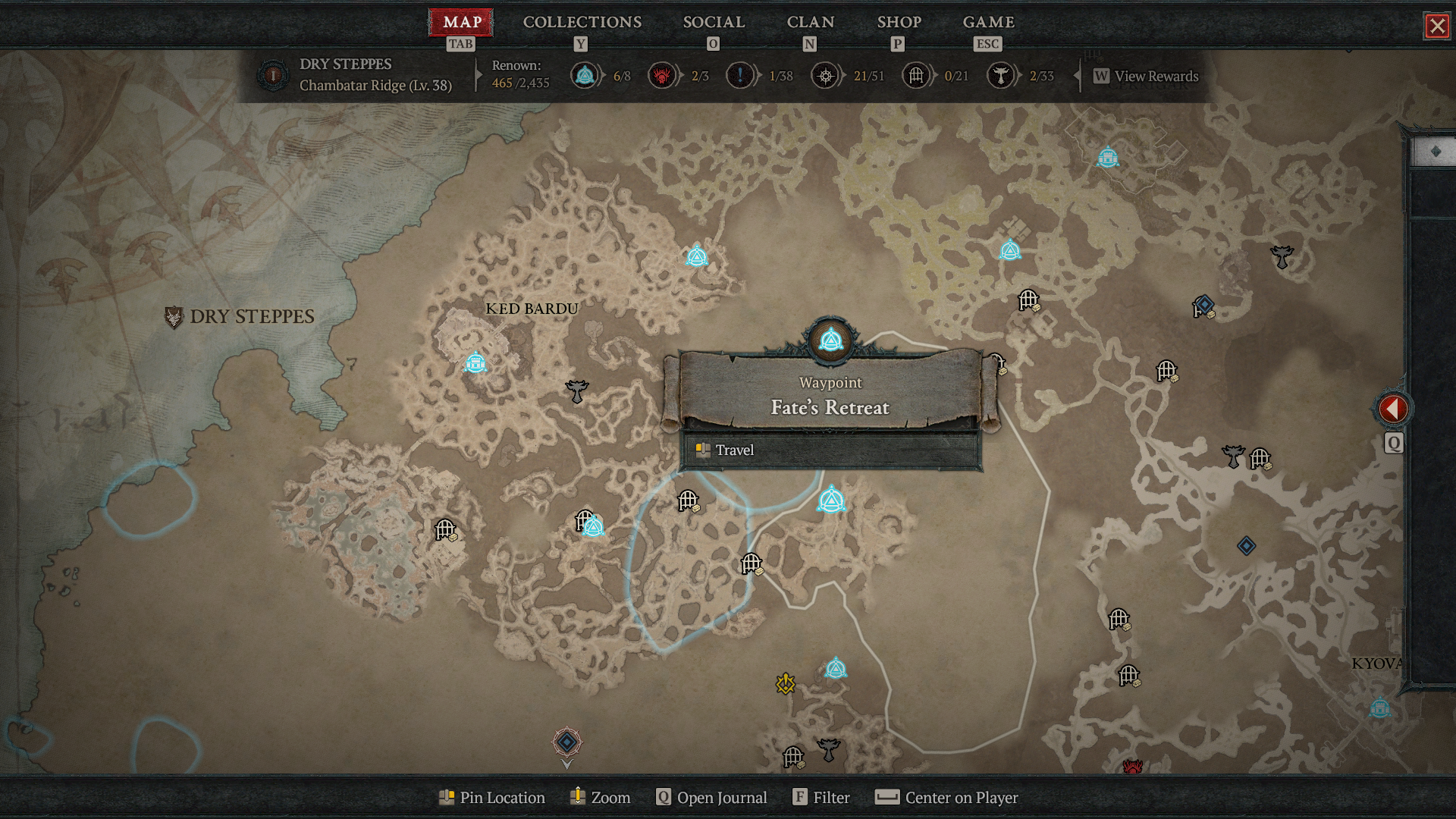Click the side quests 1/38 exclamation icon

pyautogui.click(x=741, y=76)
